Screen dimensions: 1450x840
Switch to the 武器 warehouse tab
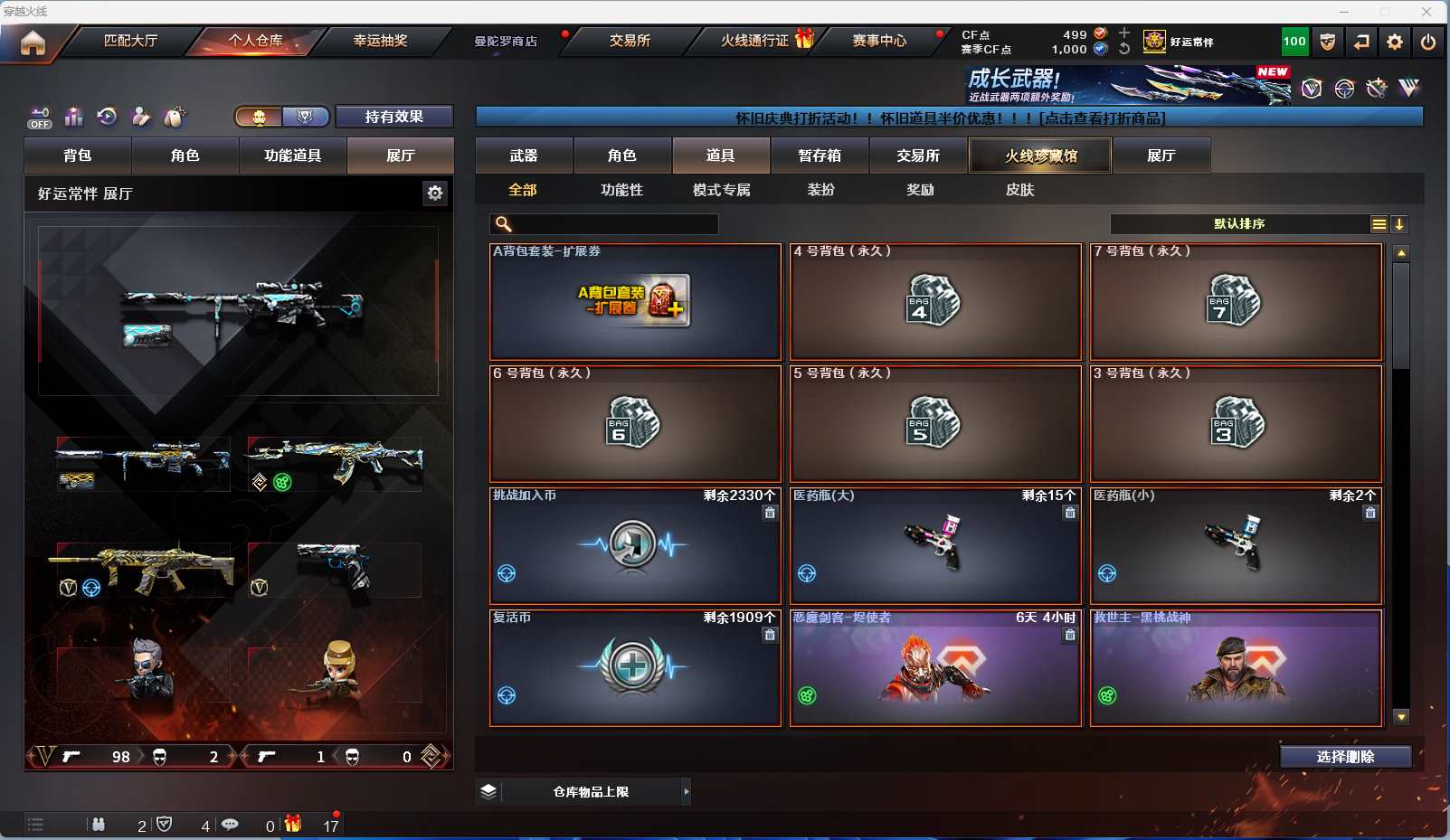pos(524,156)
